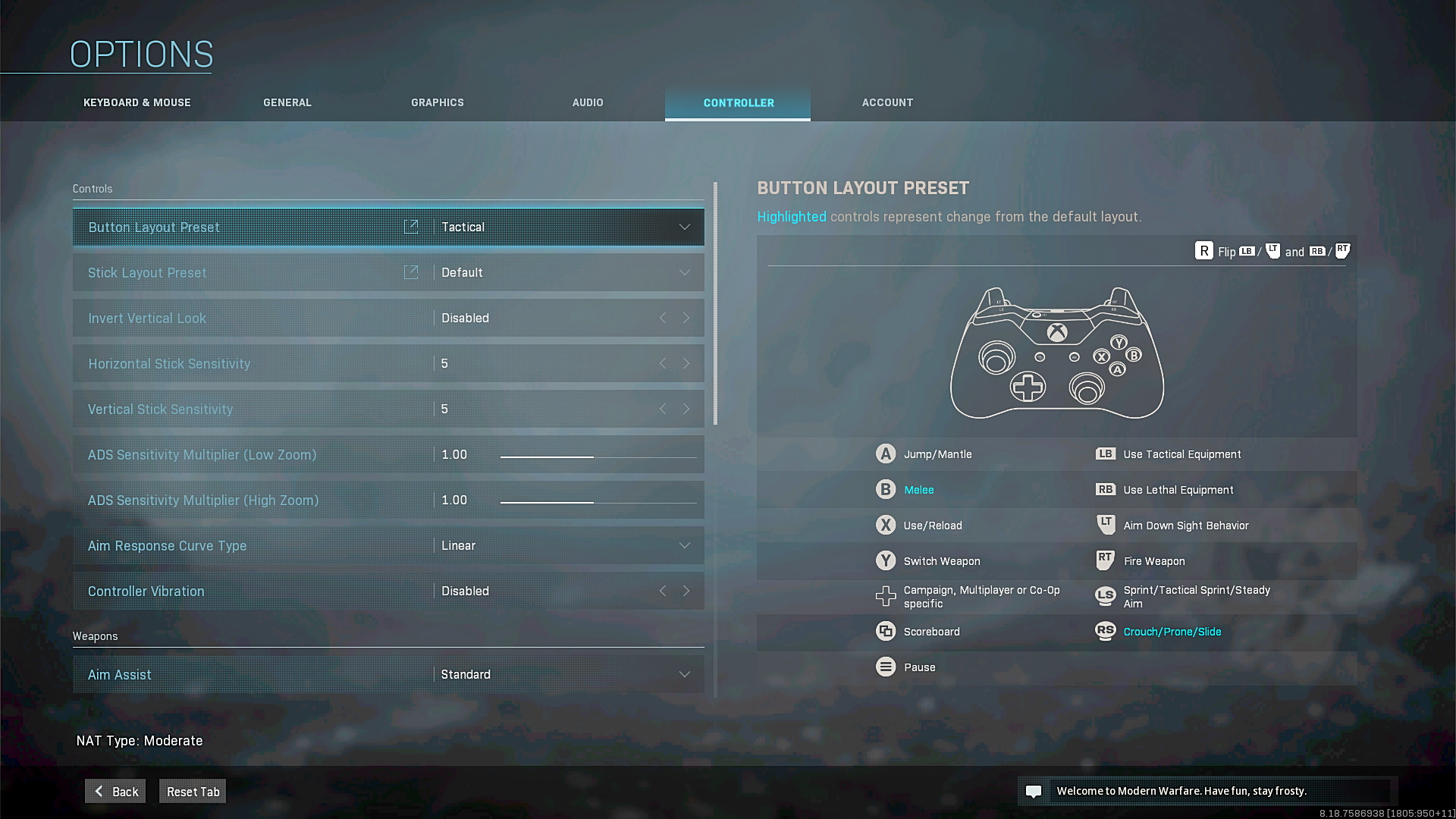Open the Aim Assist dropdown
Image resolution: width=1456 pixels, height=819 pixels.
click(683, 673)
